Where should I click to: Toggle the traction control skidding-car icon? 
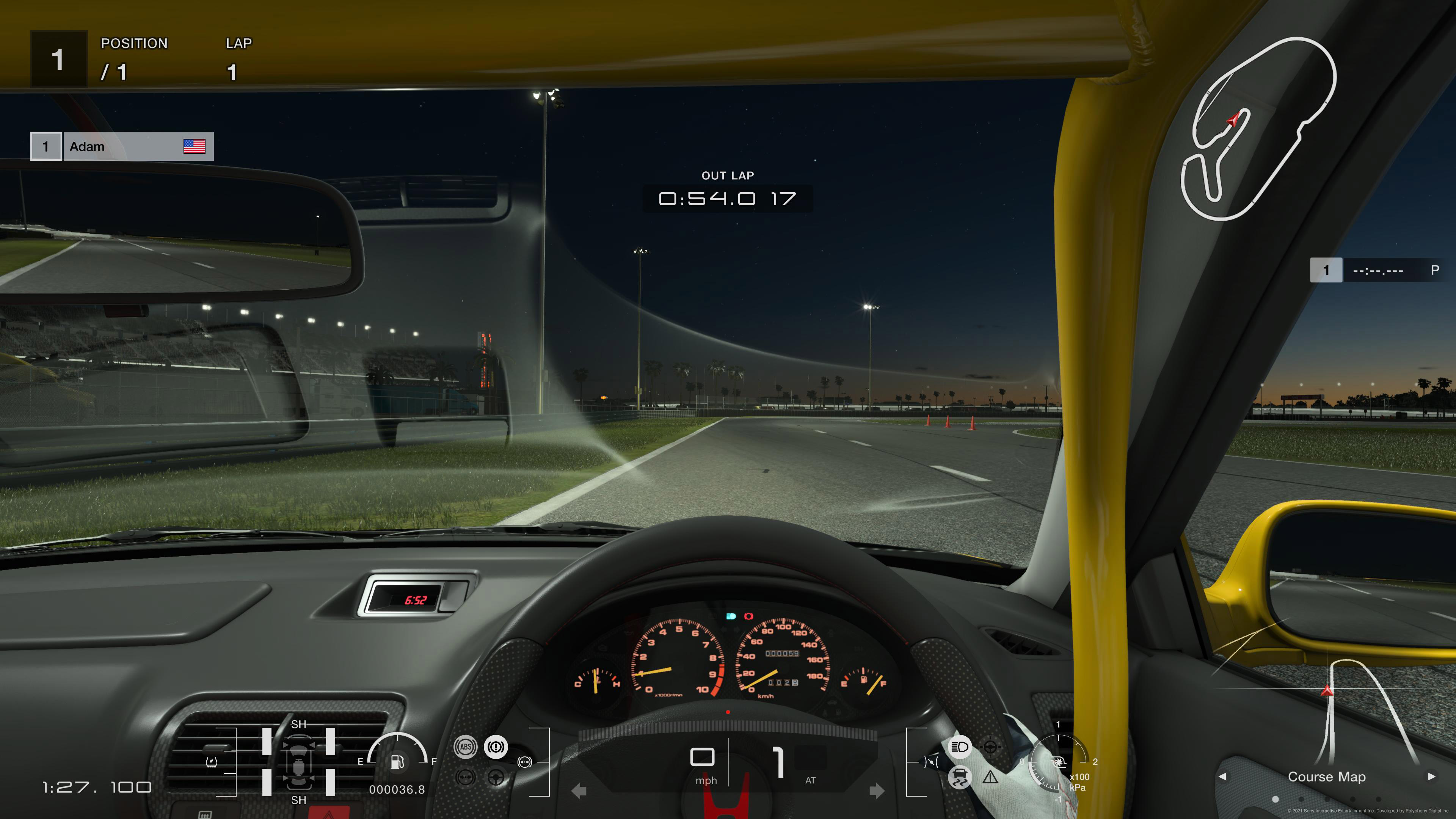(959, 777)
